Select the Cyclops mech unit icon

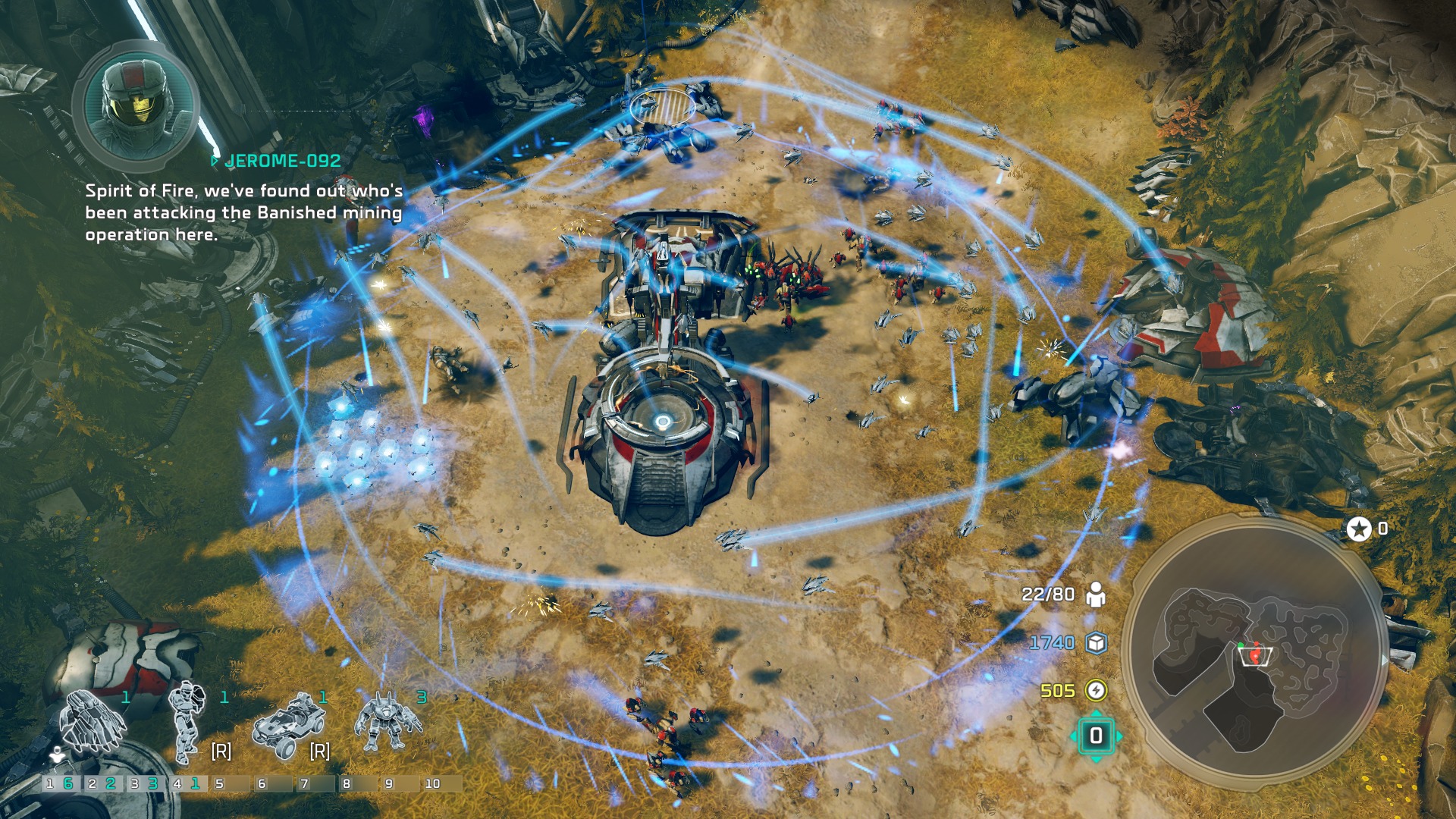[388, 722]
